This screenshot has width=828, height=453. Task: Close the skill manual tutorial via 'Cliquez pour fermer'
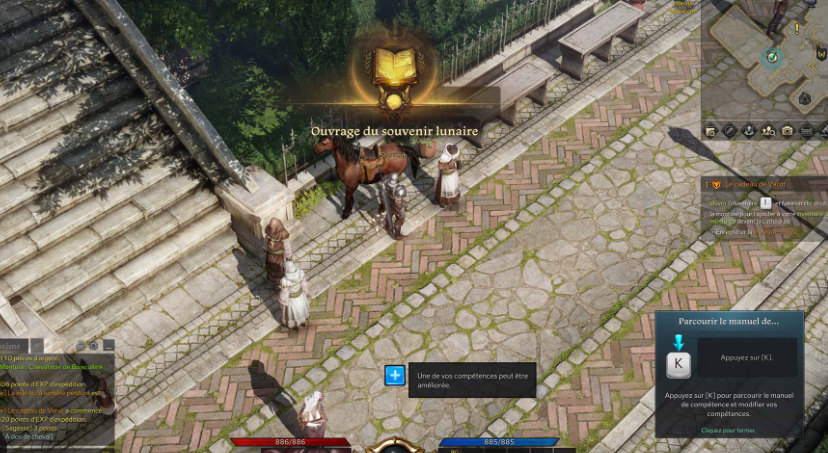(x=728, y=430)
